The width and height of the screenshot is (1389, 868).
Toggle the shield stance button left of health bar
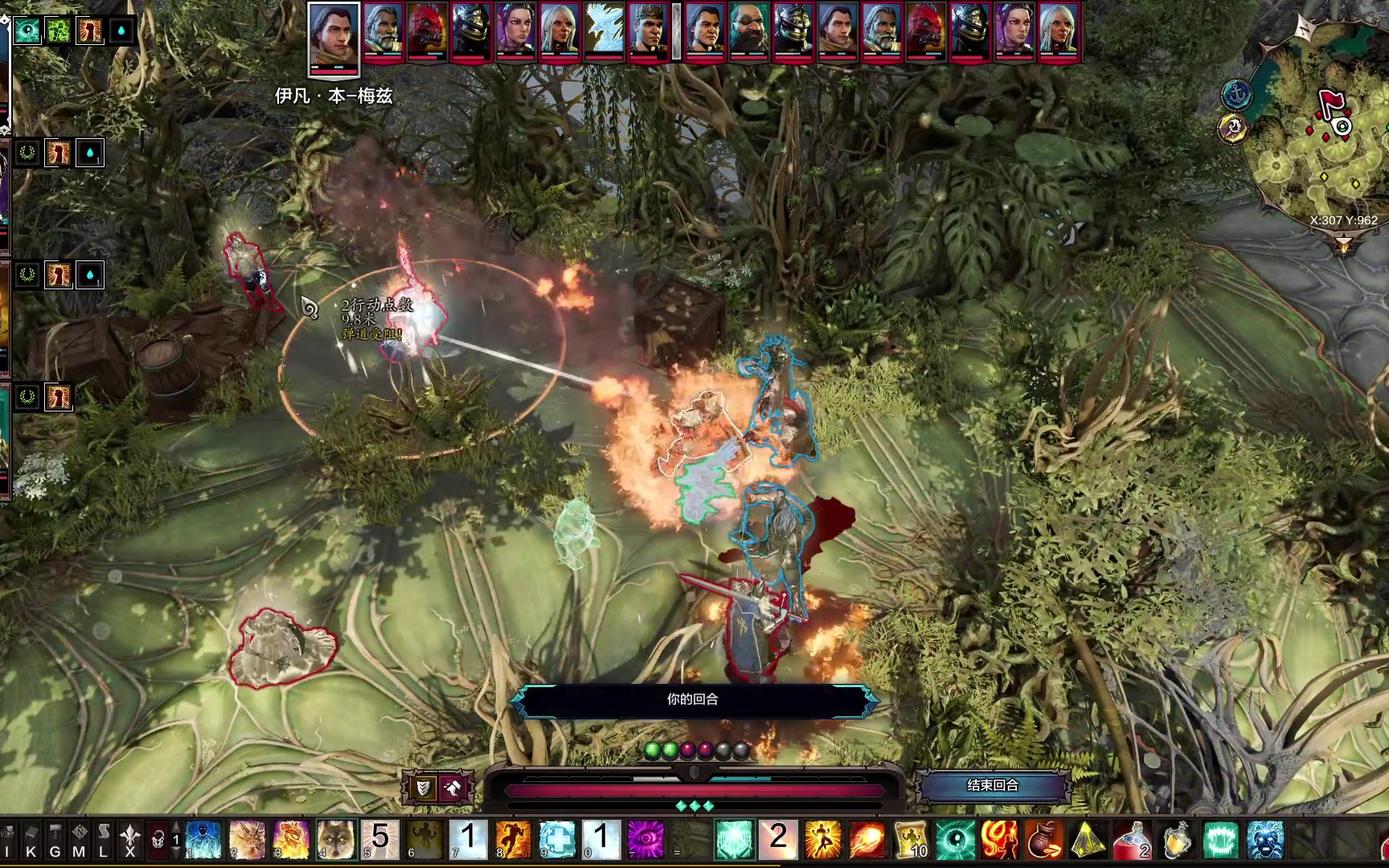(x=422, y=788)
